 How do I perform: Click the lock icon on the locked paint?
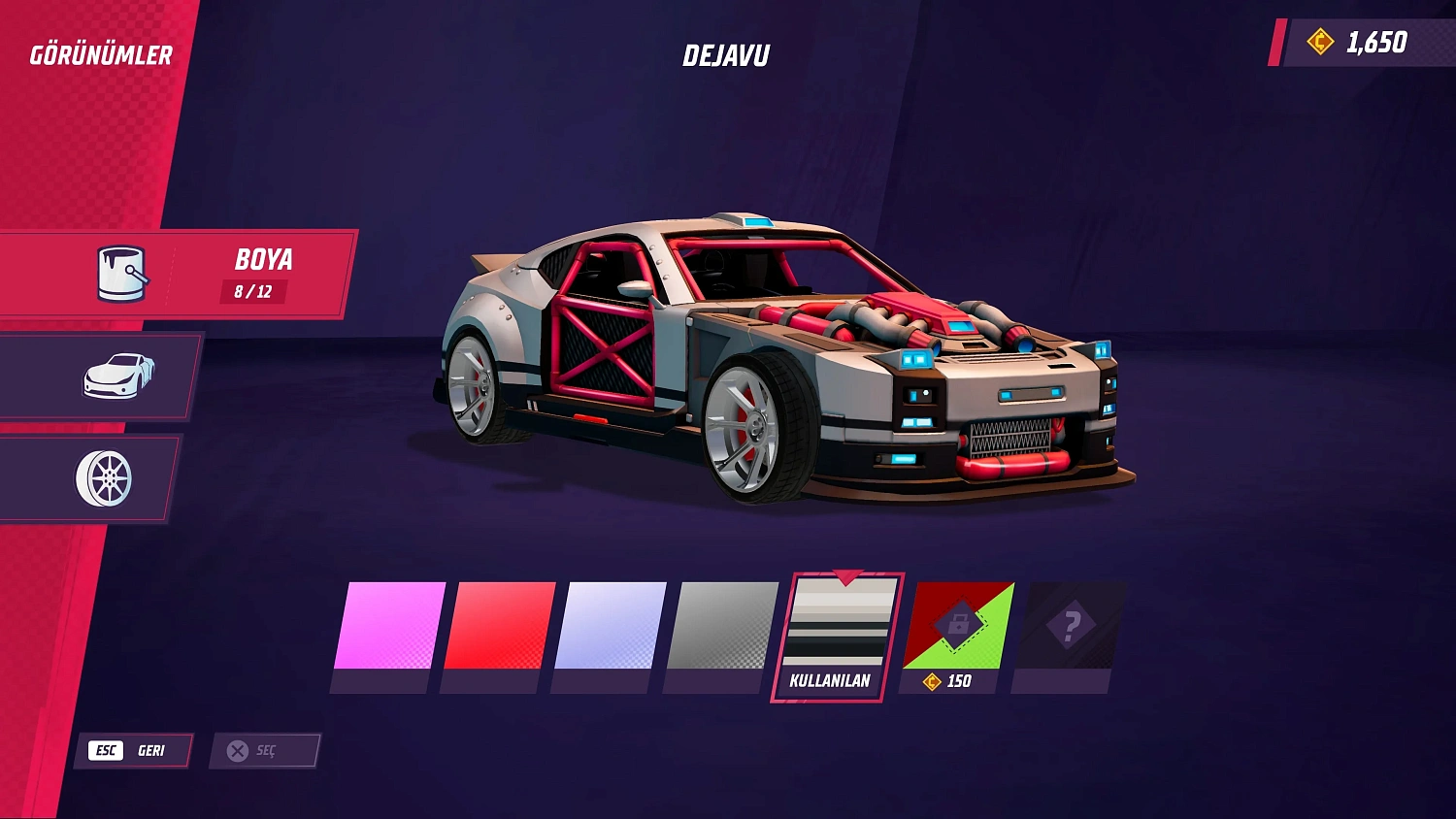pyautogui.click(x=959, y=624)
